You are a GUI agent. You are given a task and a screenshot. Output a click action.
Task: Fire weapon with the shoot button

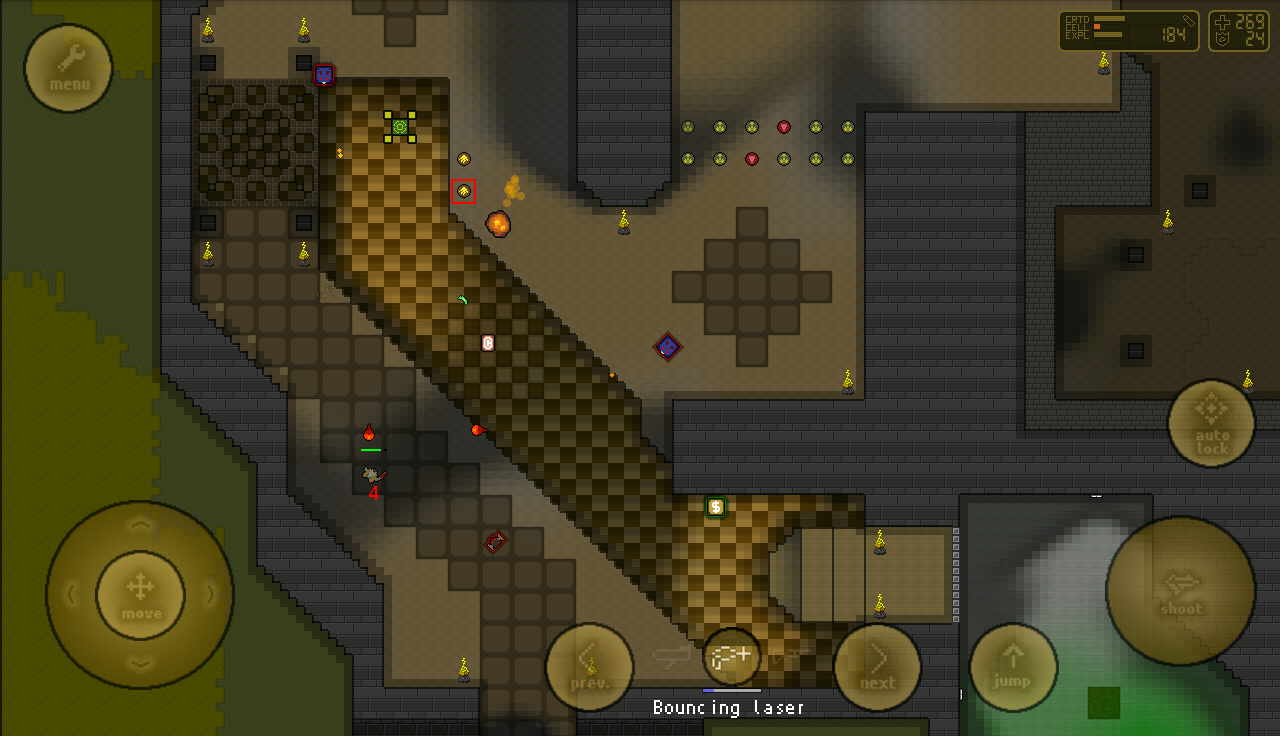coord(1180,590)
